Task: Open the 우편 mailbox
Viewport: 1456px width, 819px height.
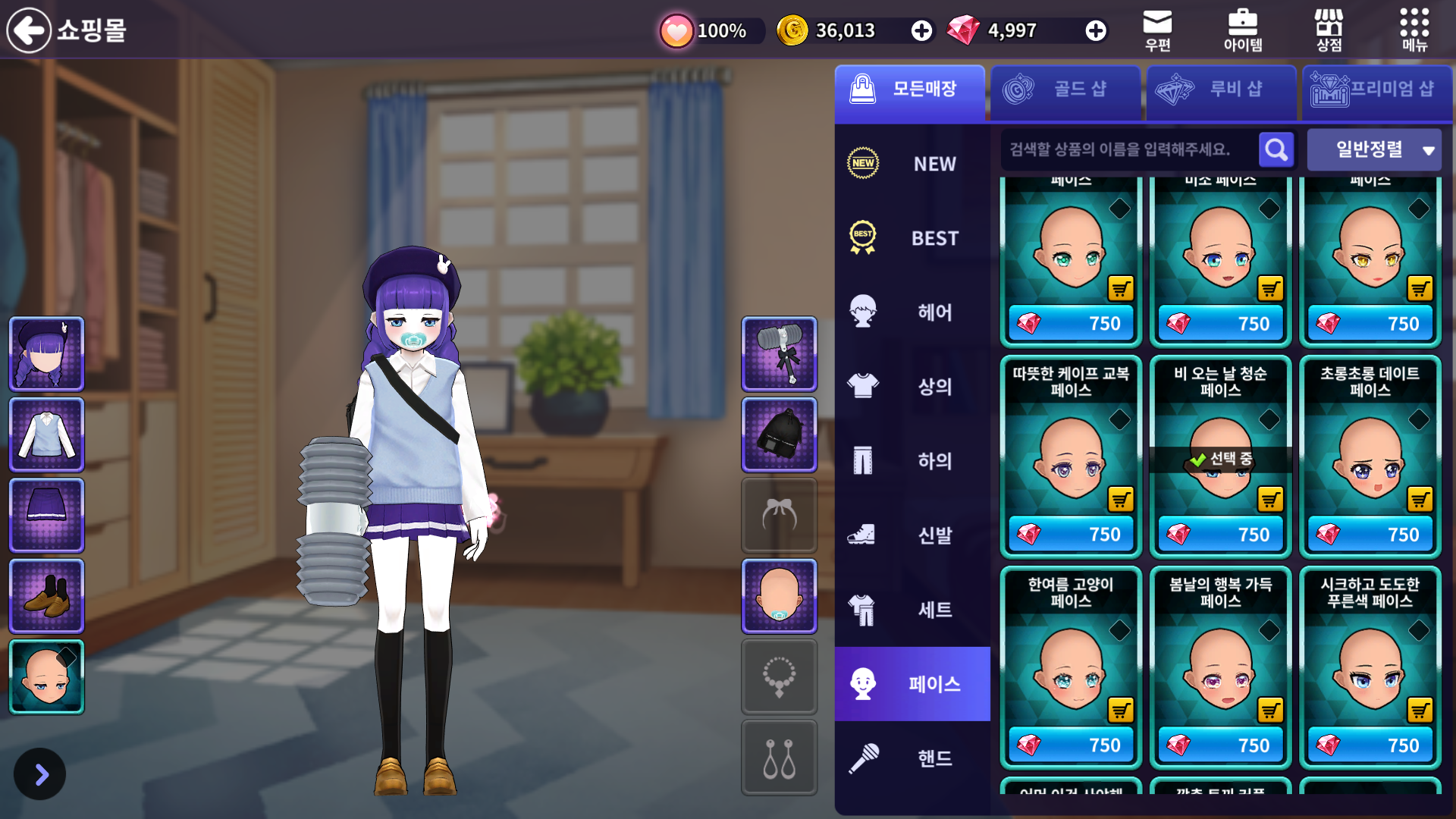Action: point(1157,30)
